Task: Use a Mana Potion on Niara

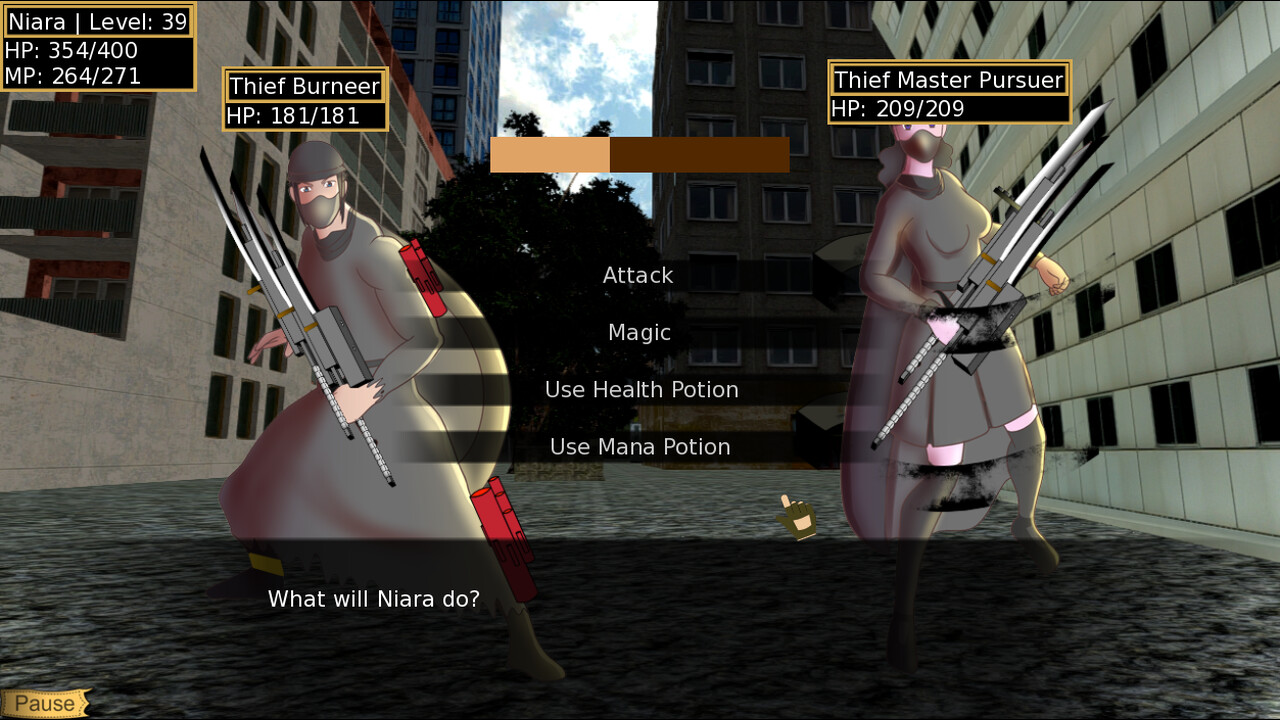Action: [640, 447]
